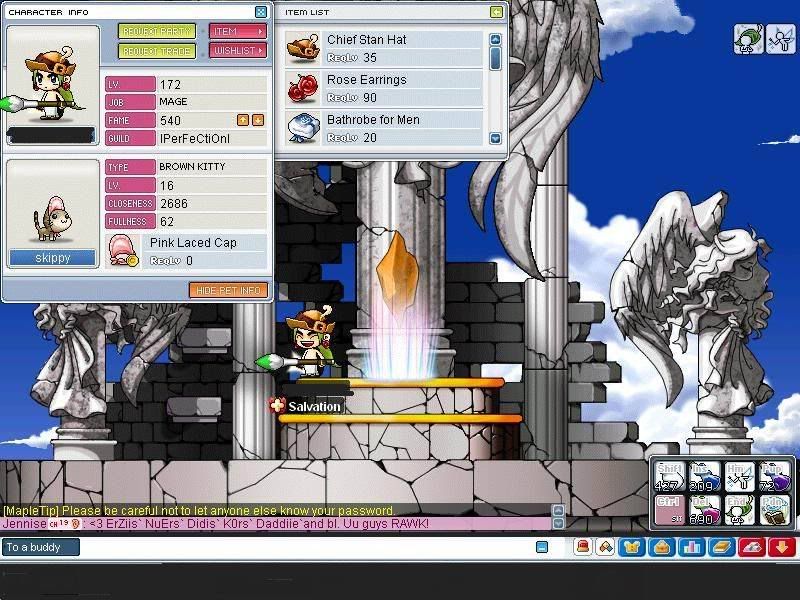Send a trade with Request Trade
Image resolution: width=800 pixels, height=600 pixels.
157,51
